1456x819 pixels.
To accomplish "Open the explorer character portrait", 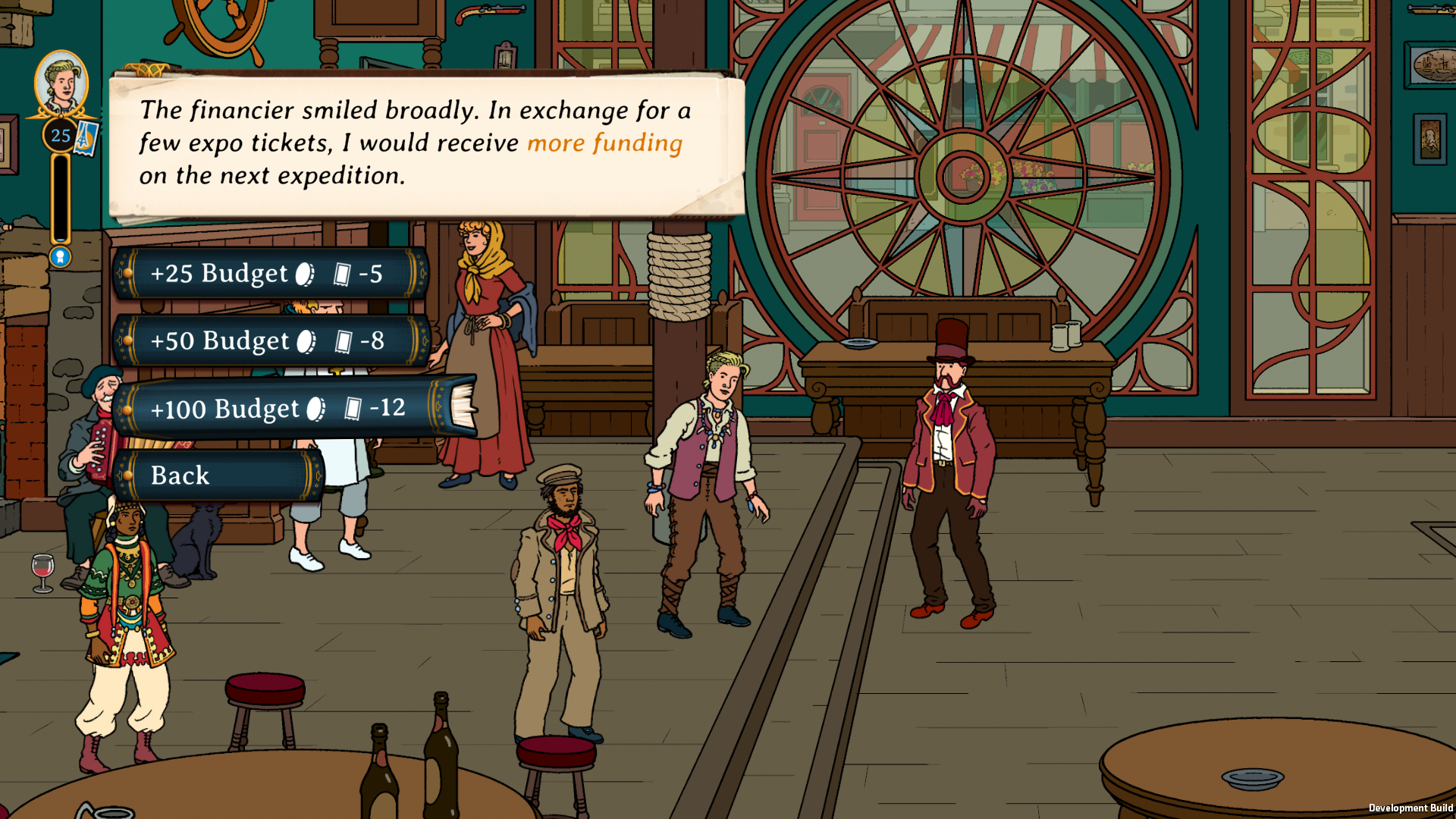I will coord(61,83).
